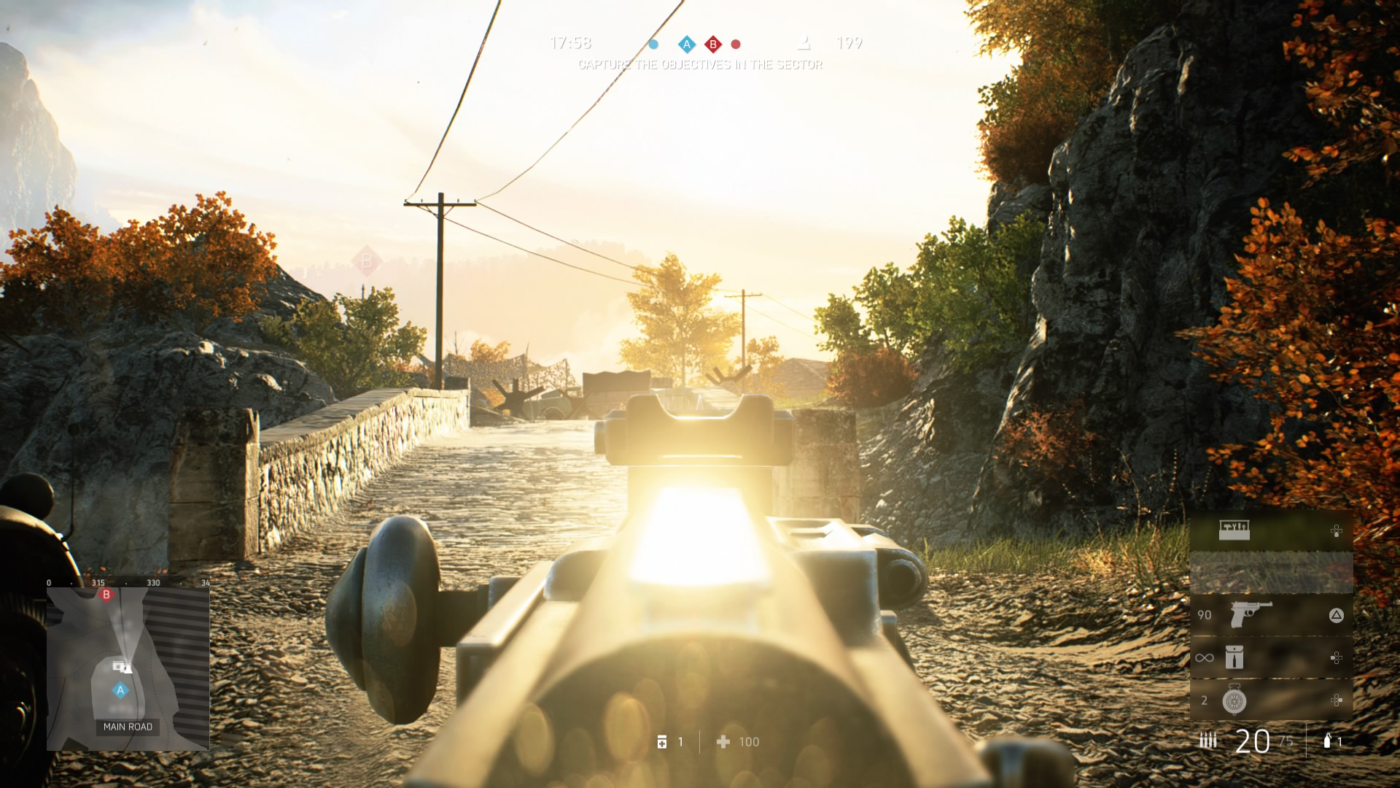Click the rifle ammunition bullets icon
This screenshot has height=788, width=1400.
click(x=1207, y=737)
